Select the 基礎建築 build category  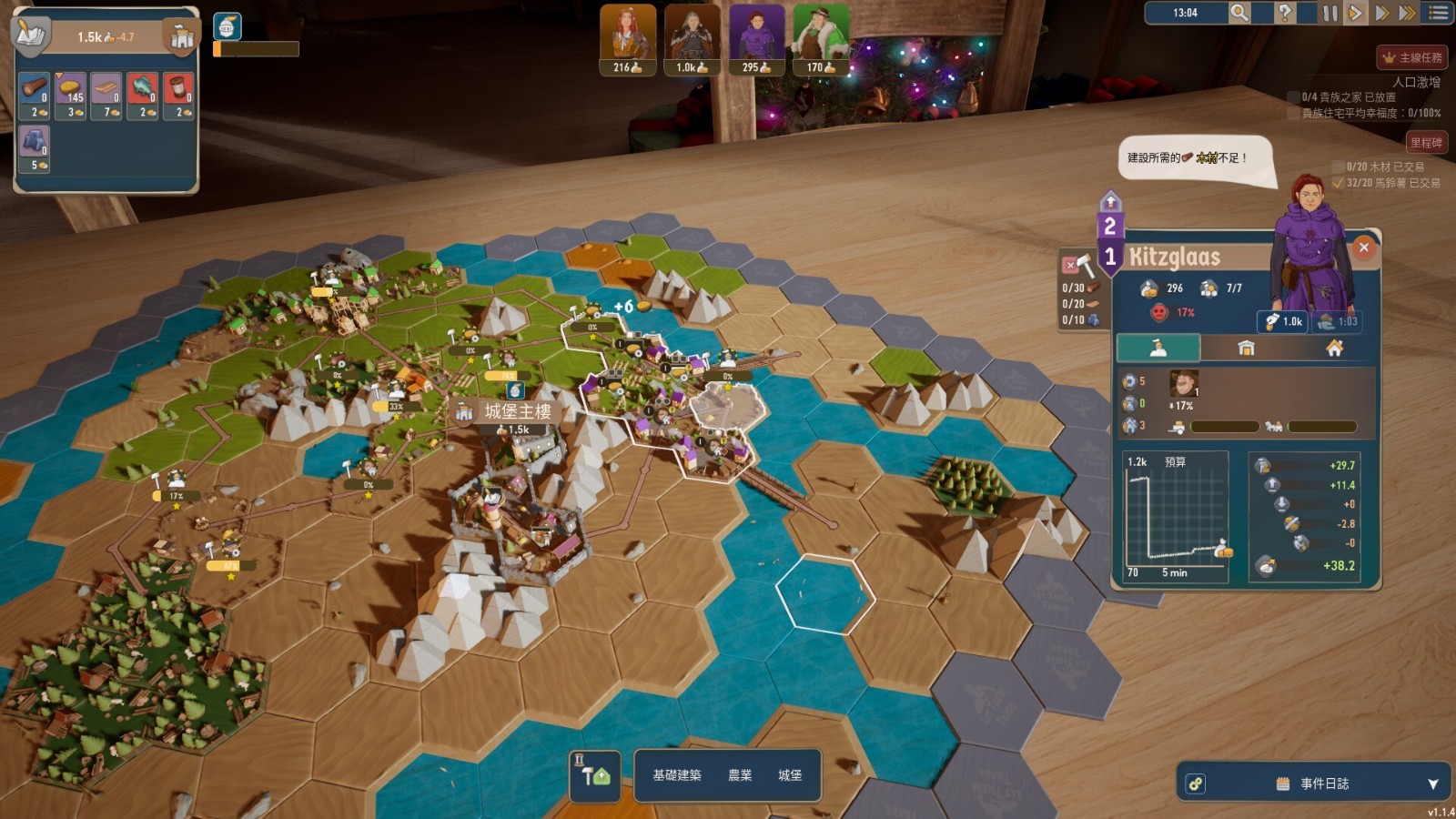[676, 775]
